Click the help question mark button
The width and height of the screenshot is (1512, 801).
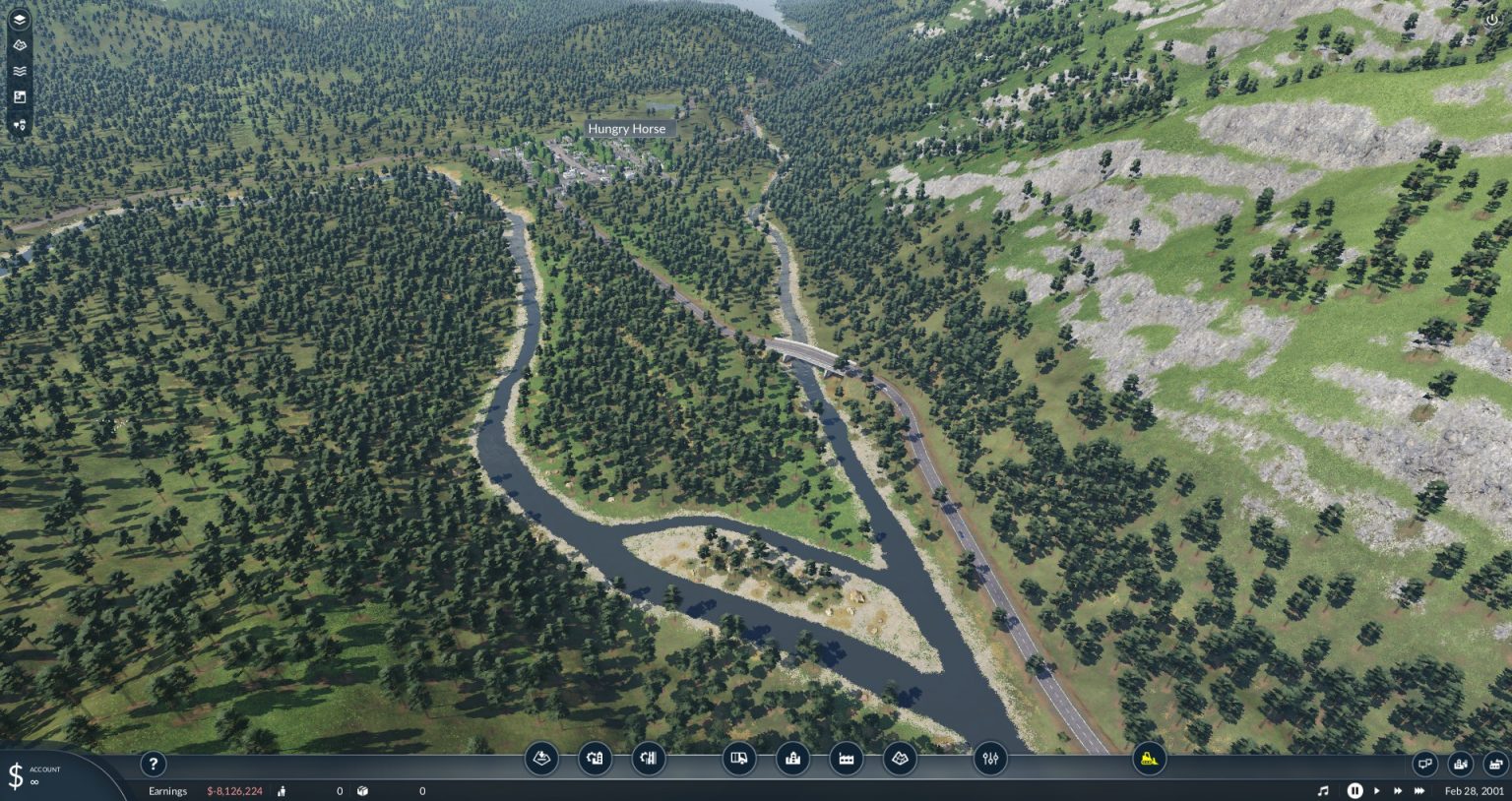pyautogui.click(x=153, y=764)
